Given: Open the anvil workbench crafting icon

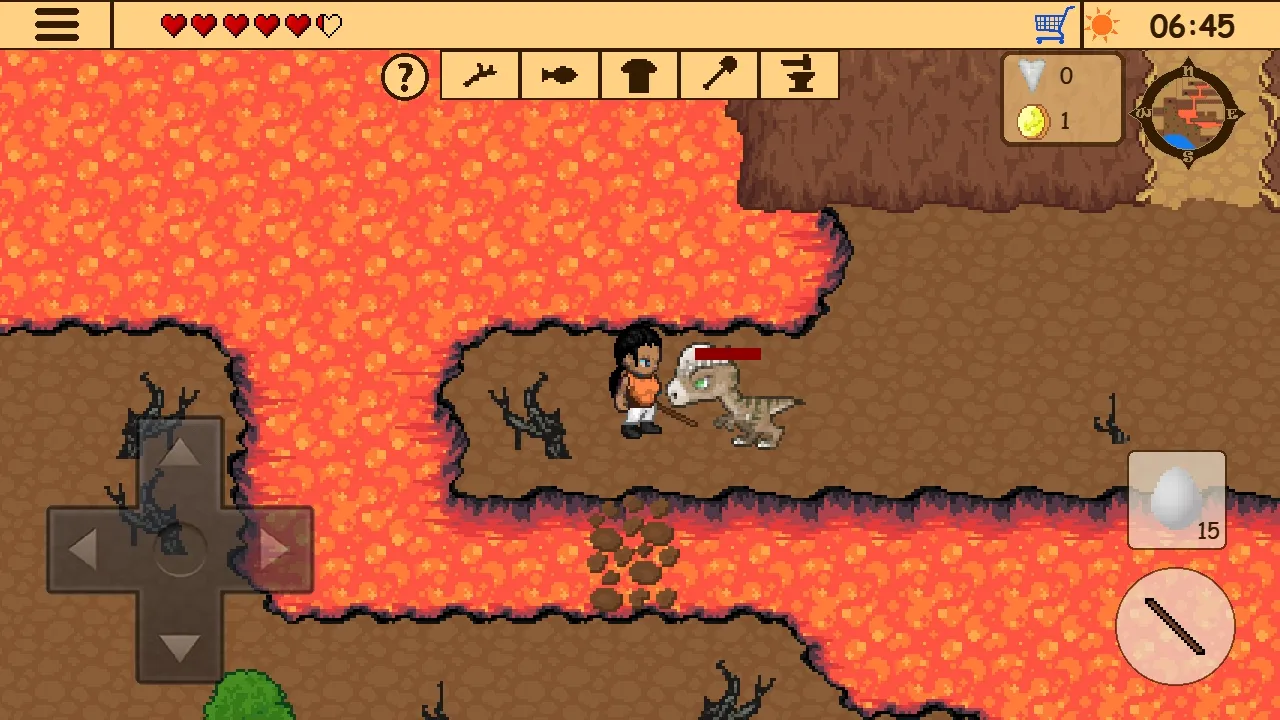Looking at the screenshot, I should (799, 75).
